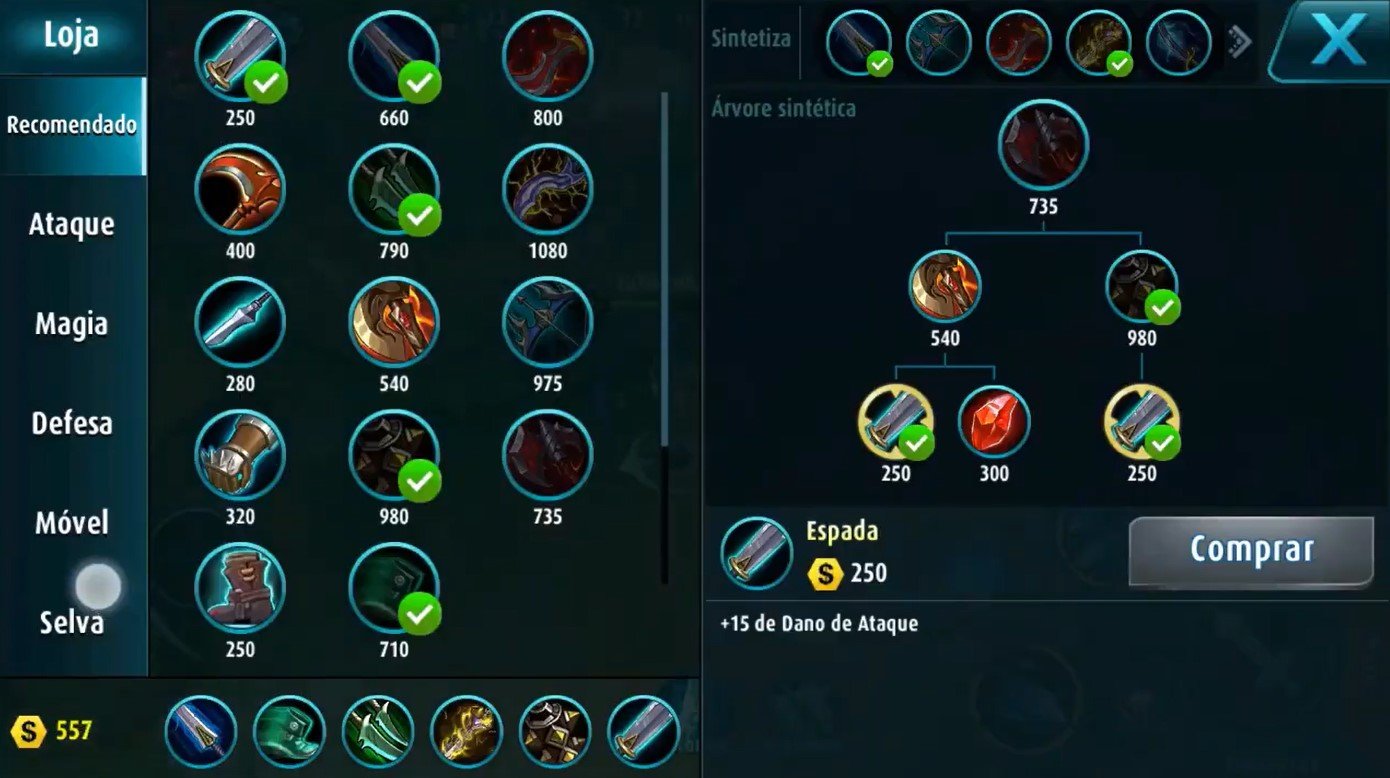Select the 975 gold bow item
Screen dimensions: 1390x778
point(547,322)
